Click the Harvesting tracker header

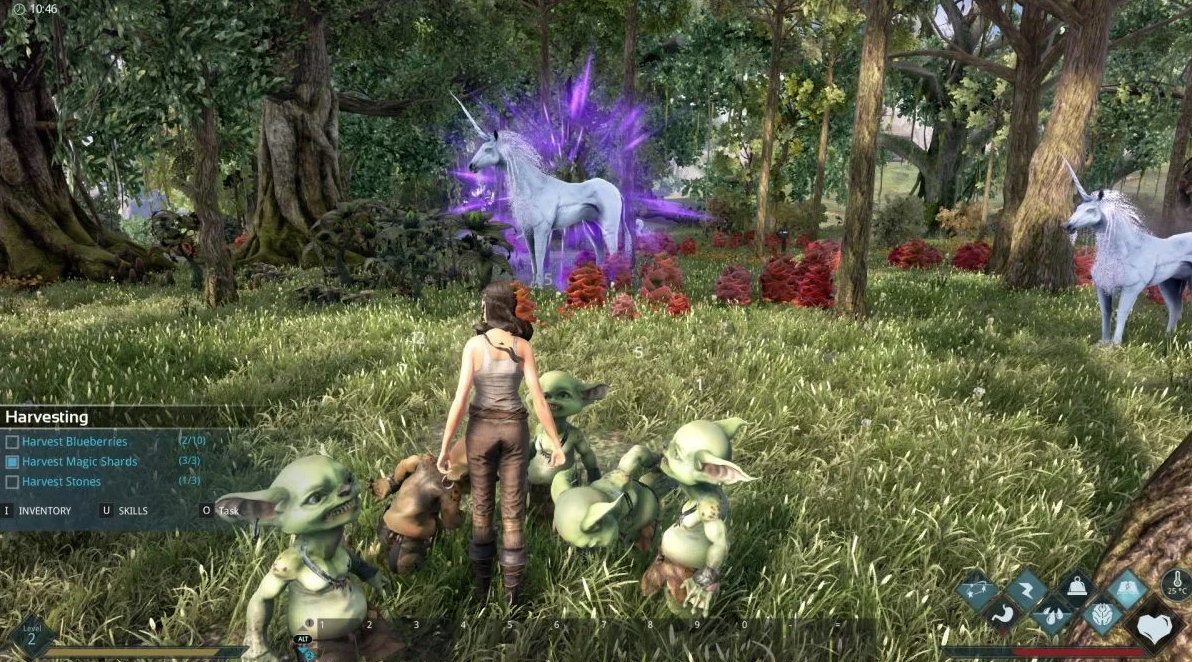click(x=47, y=417)
